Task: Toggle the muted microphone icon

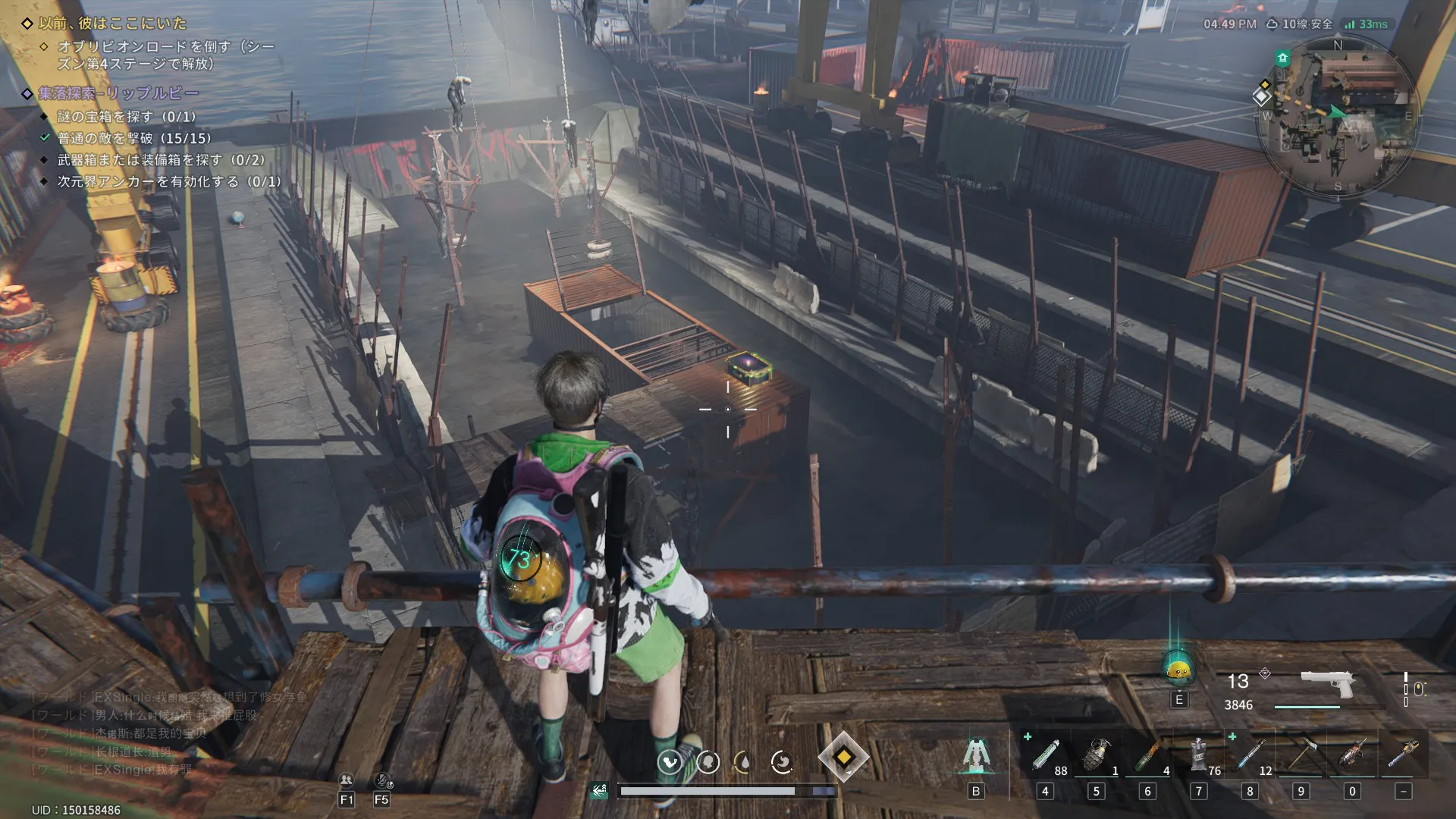Action: 381,780
